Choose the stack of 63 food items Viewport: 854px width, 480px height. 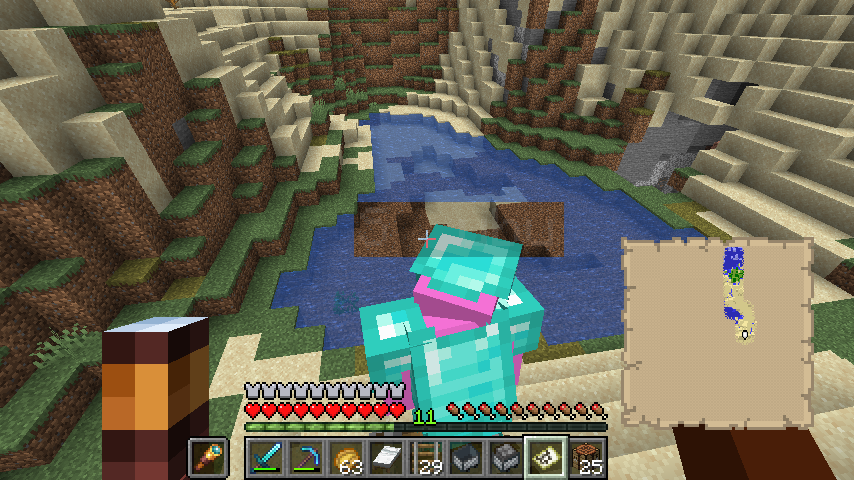click(347, 459)
